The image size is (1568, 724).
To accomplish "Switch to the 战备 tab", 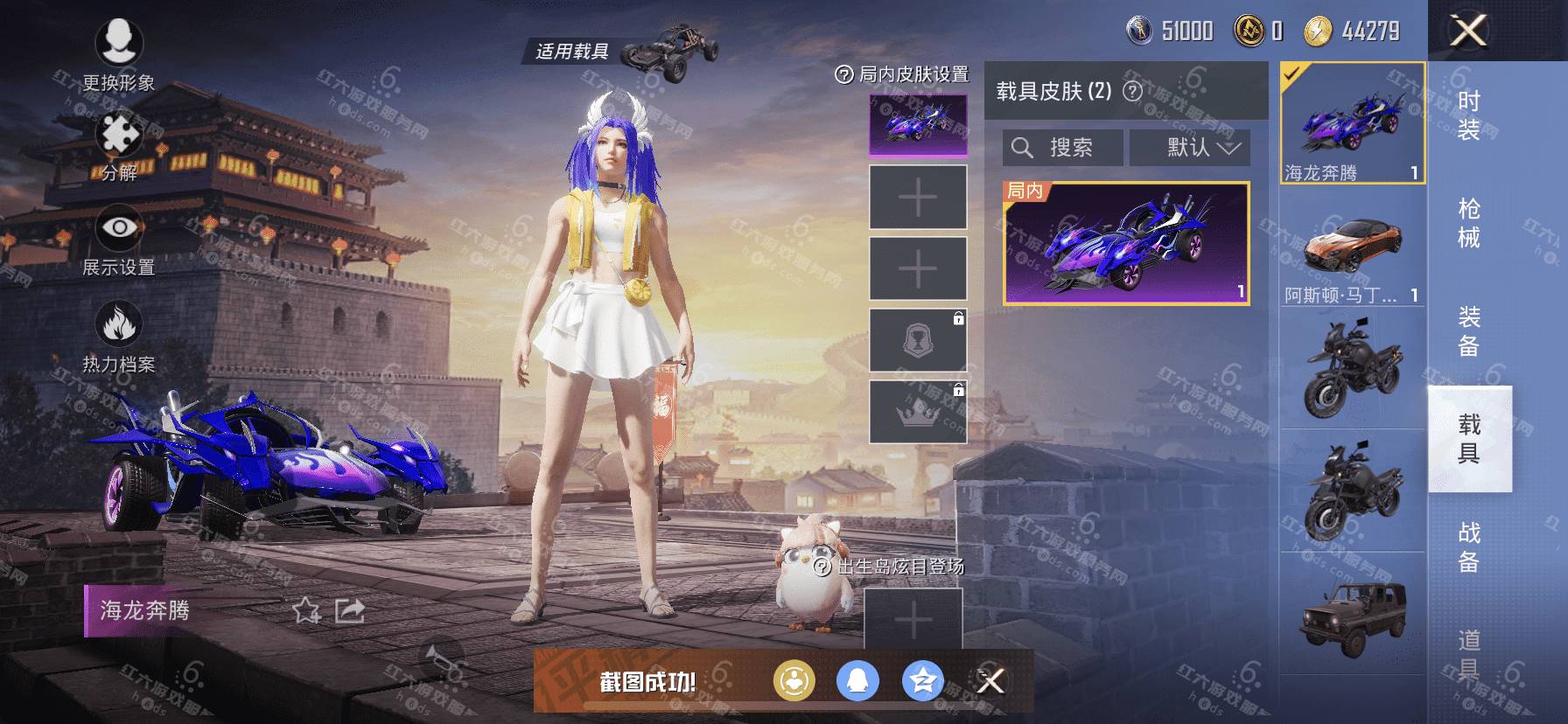I will coord(1468,546).
